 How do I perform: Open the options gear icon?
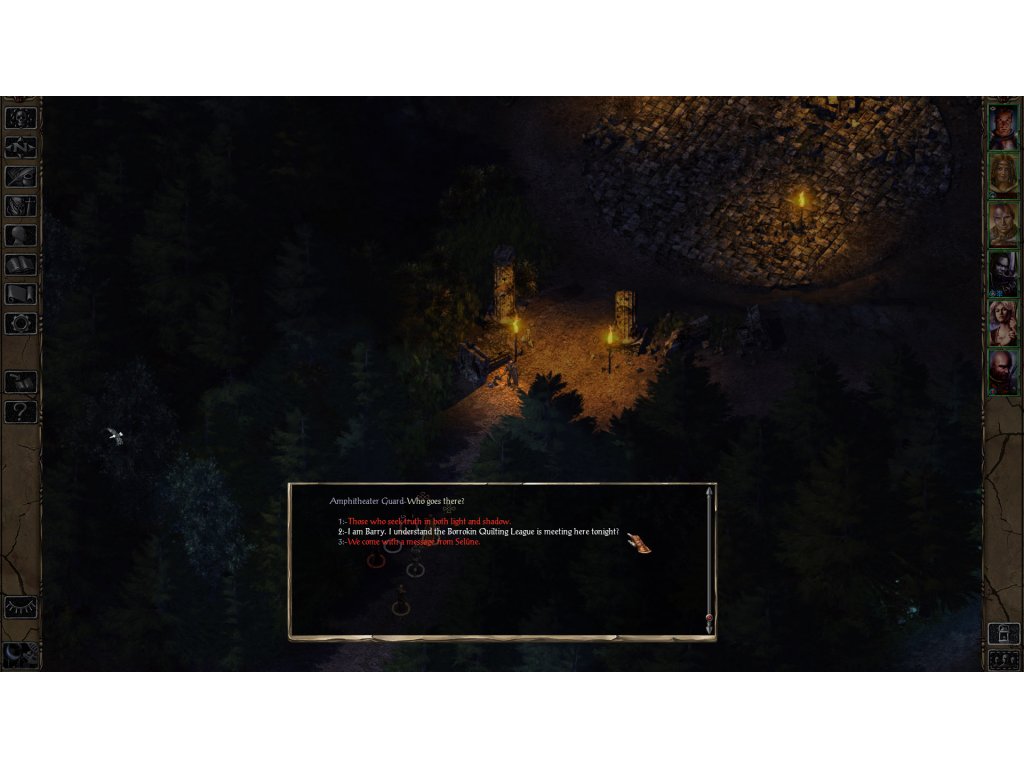pyautogui.click(x=21, y=323)
